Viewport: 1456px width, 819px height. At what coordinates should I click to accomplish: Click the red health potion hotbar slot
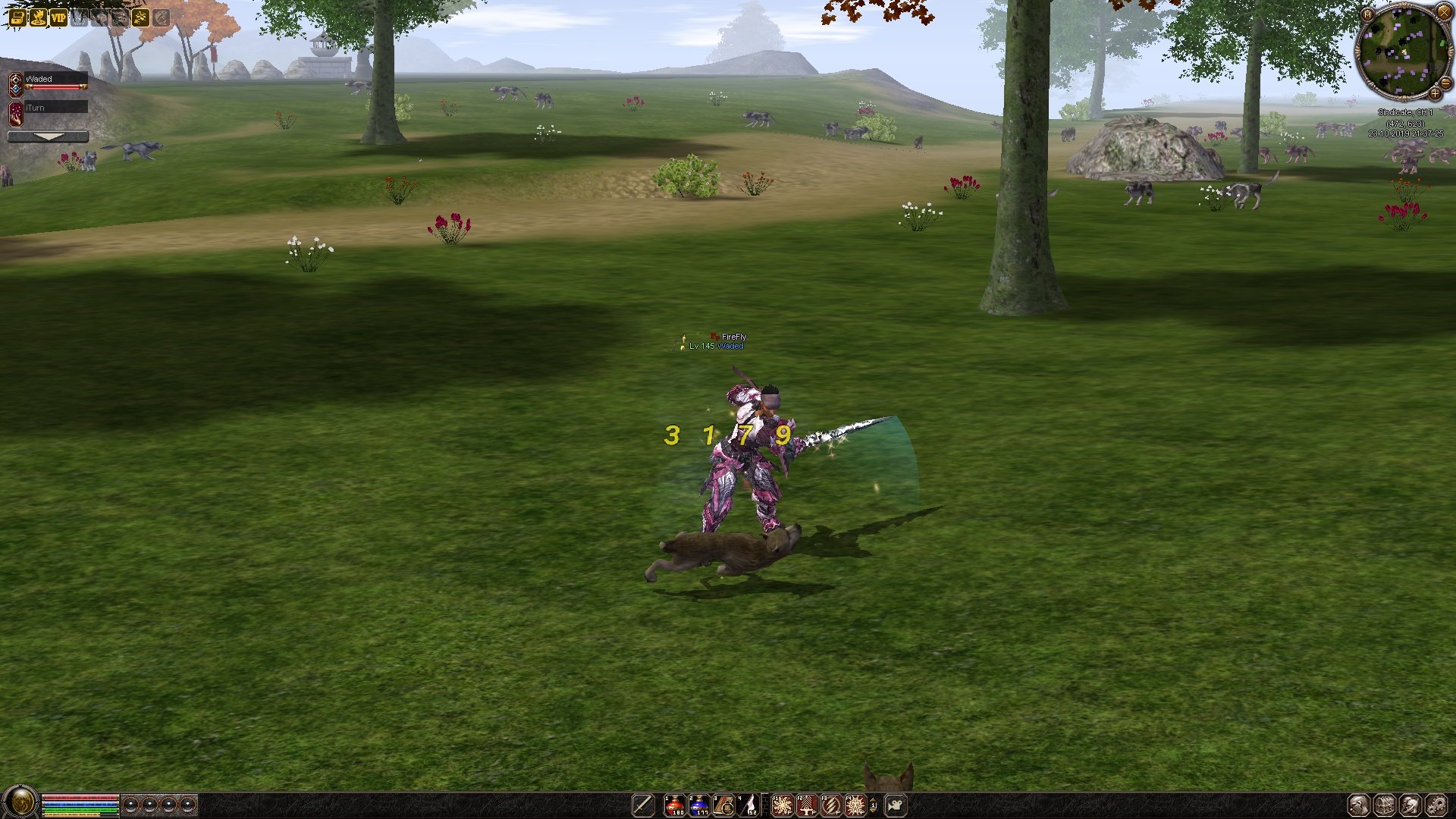tap(674, 805)
